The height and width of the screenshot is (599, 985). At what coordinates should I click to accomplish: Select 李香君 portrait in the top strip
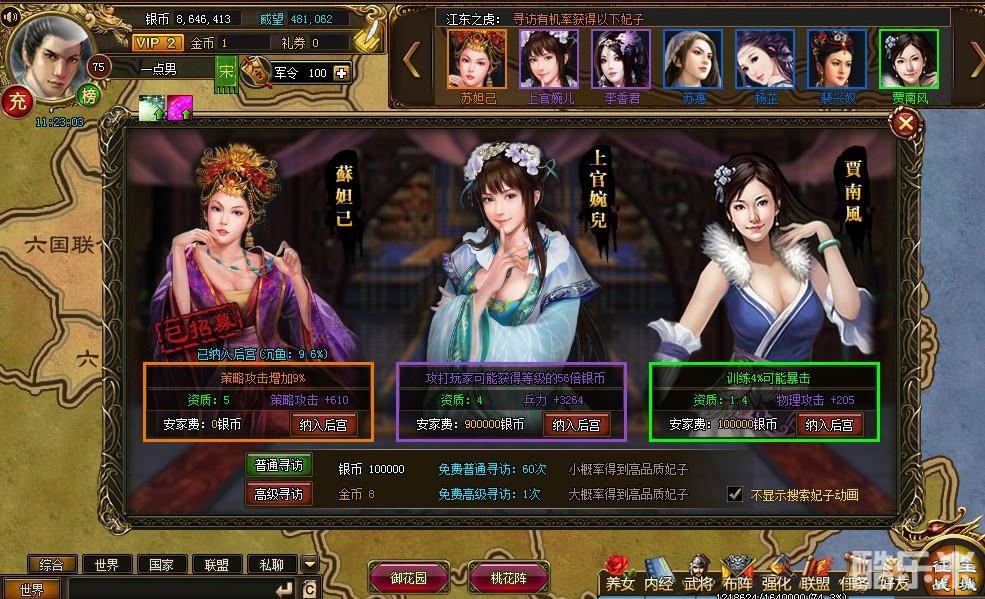pos(621,59)
